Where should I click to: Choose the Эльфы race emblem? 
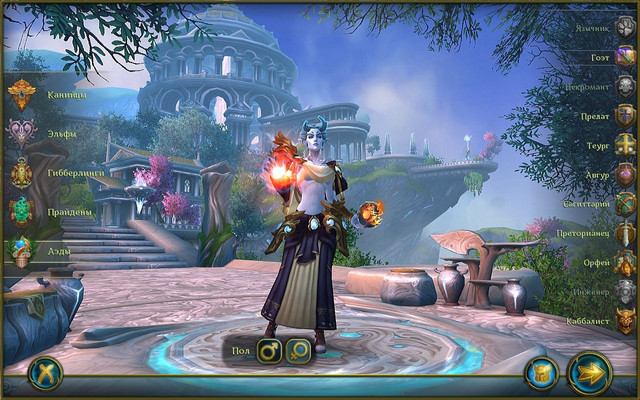(22, 133)
